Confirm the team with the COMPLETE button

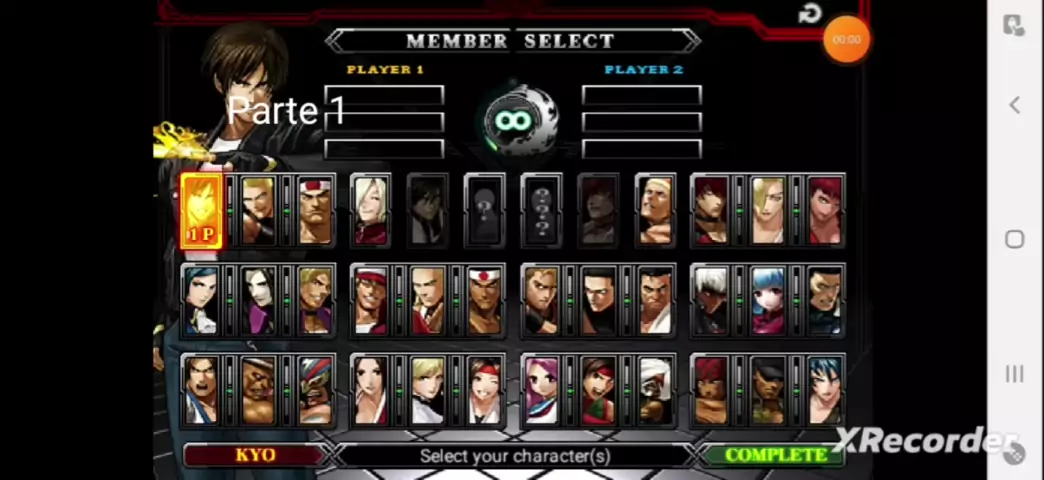coord(775,455)
